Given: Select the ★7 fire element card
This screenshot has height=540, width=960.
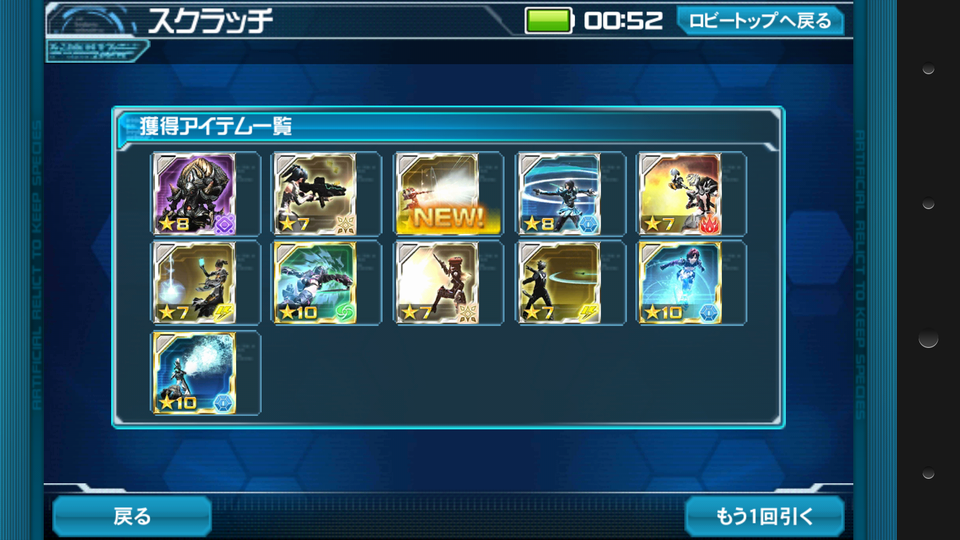Looking at the screenshot, I should (x=679, y=193).
